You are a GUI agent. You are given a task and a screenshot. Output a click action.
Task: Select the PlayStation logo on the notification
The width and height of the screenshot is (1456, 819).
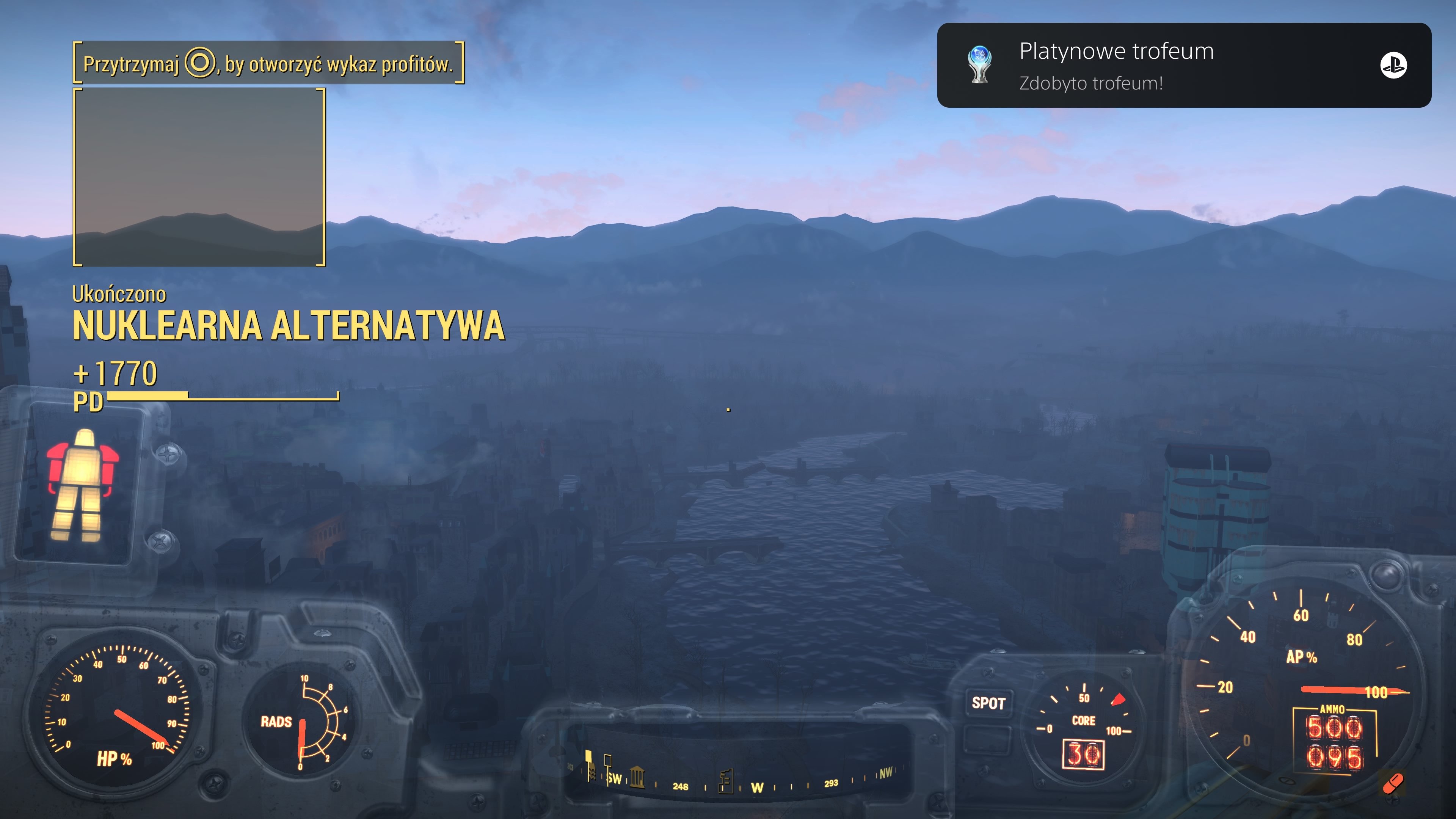[1393, 65]
